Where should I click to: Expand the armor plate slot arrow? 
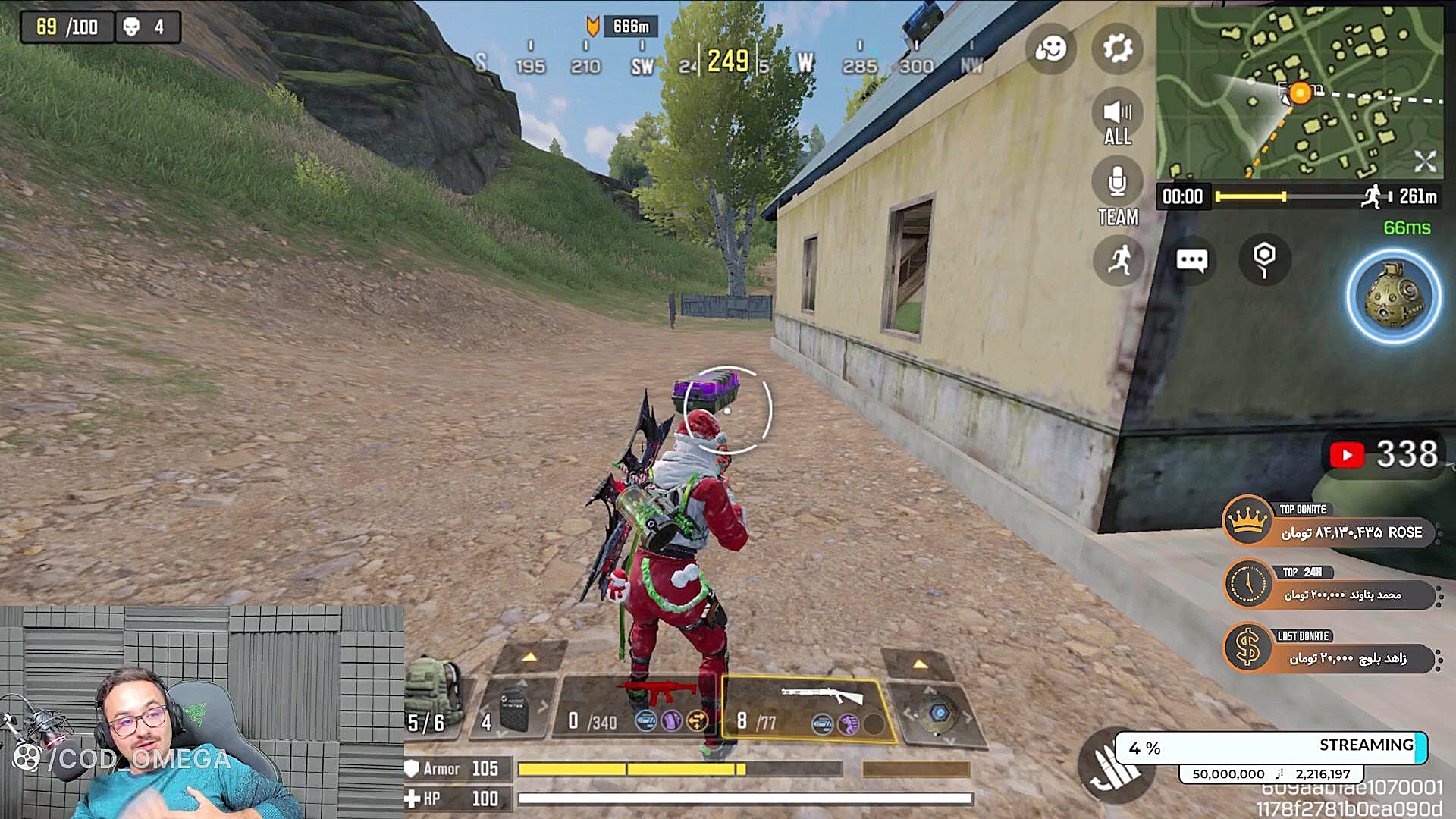pos(529,657)
